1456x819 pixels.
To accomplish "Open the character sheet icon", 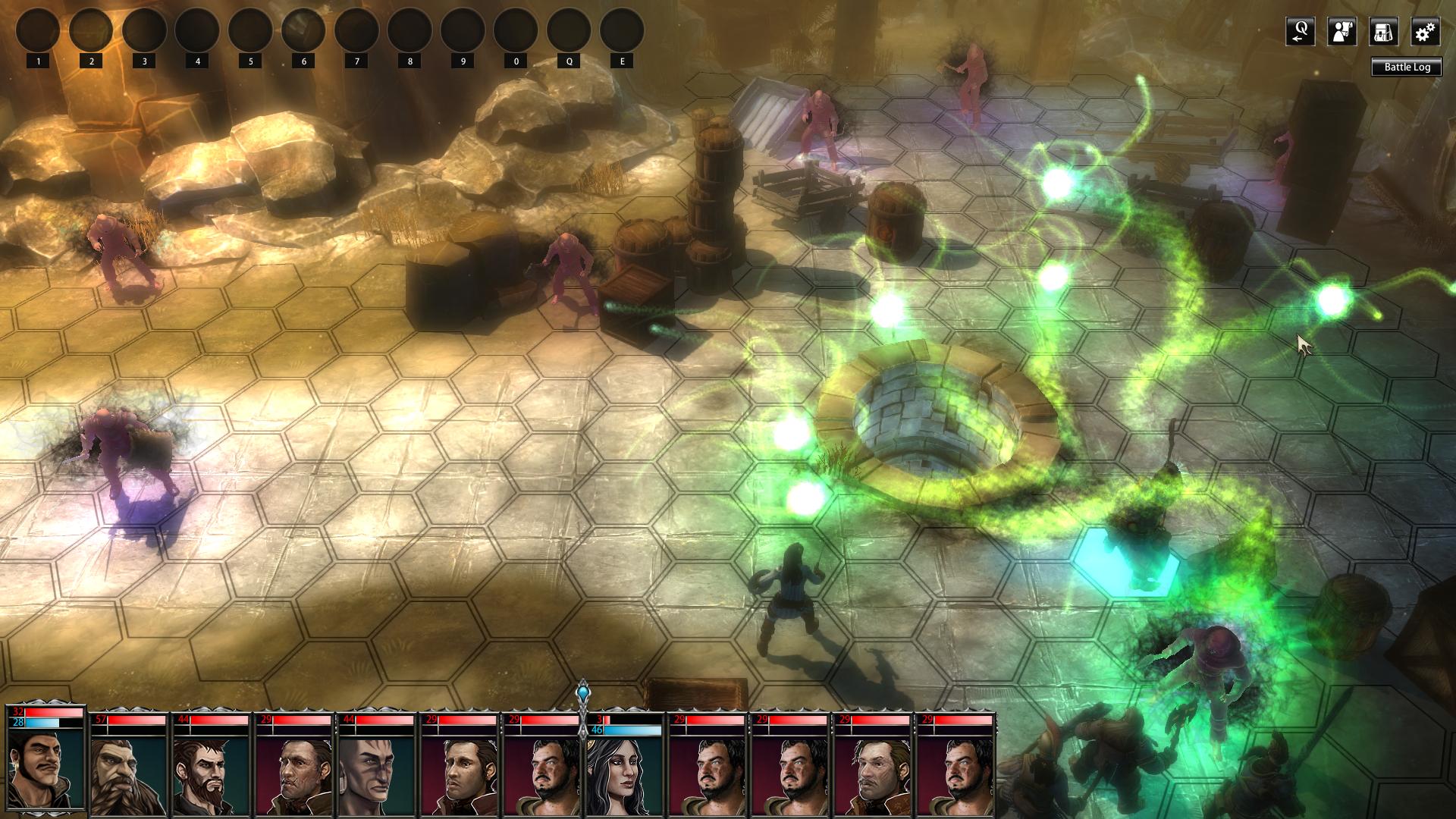I will tap(1342, 32).
